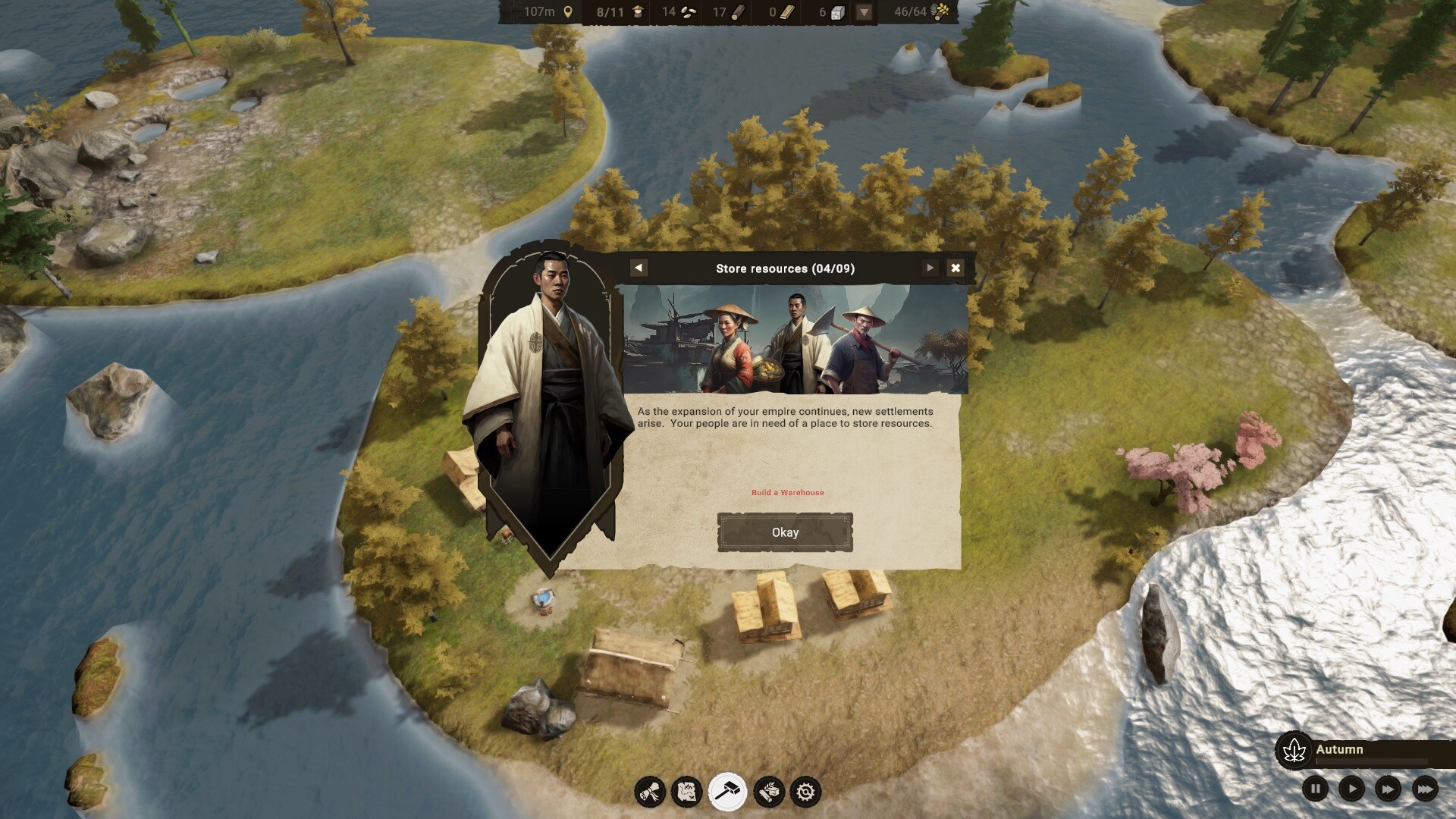Viewport: 1456px width, 819px height.
Task: Expand the resource bar dropdown arrow
Action: click(863, 12)
